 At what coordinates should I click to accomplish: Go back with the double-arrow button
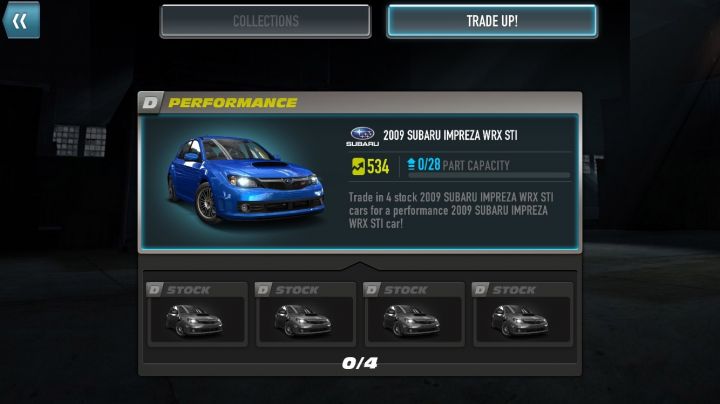point(20,20)
